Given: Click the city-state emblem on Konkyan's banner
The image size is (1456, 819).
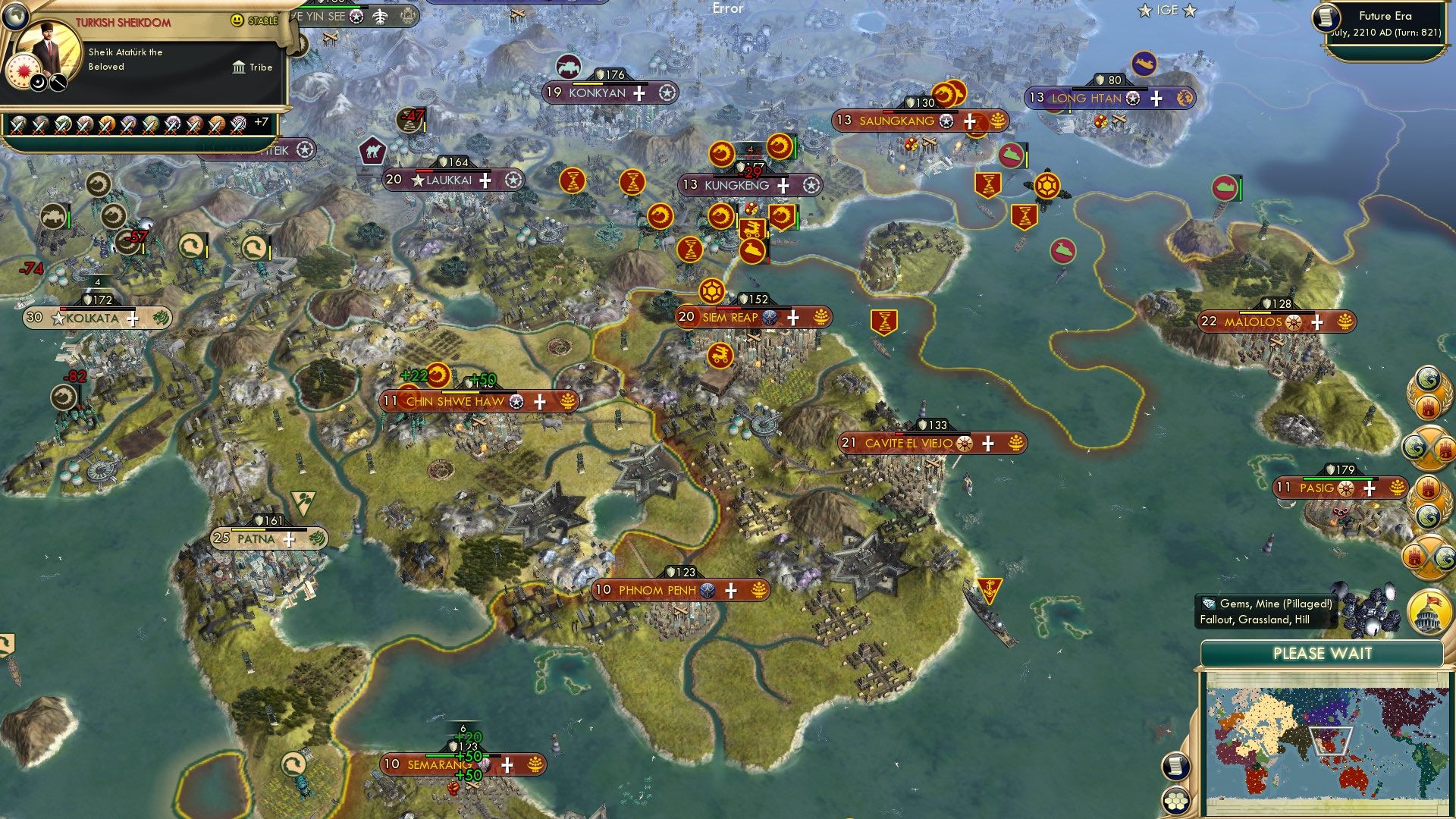Looking at the screenshot, I should point(667,93).
